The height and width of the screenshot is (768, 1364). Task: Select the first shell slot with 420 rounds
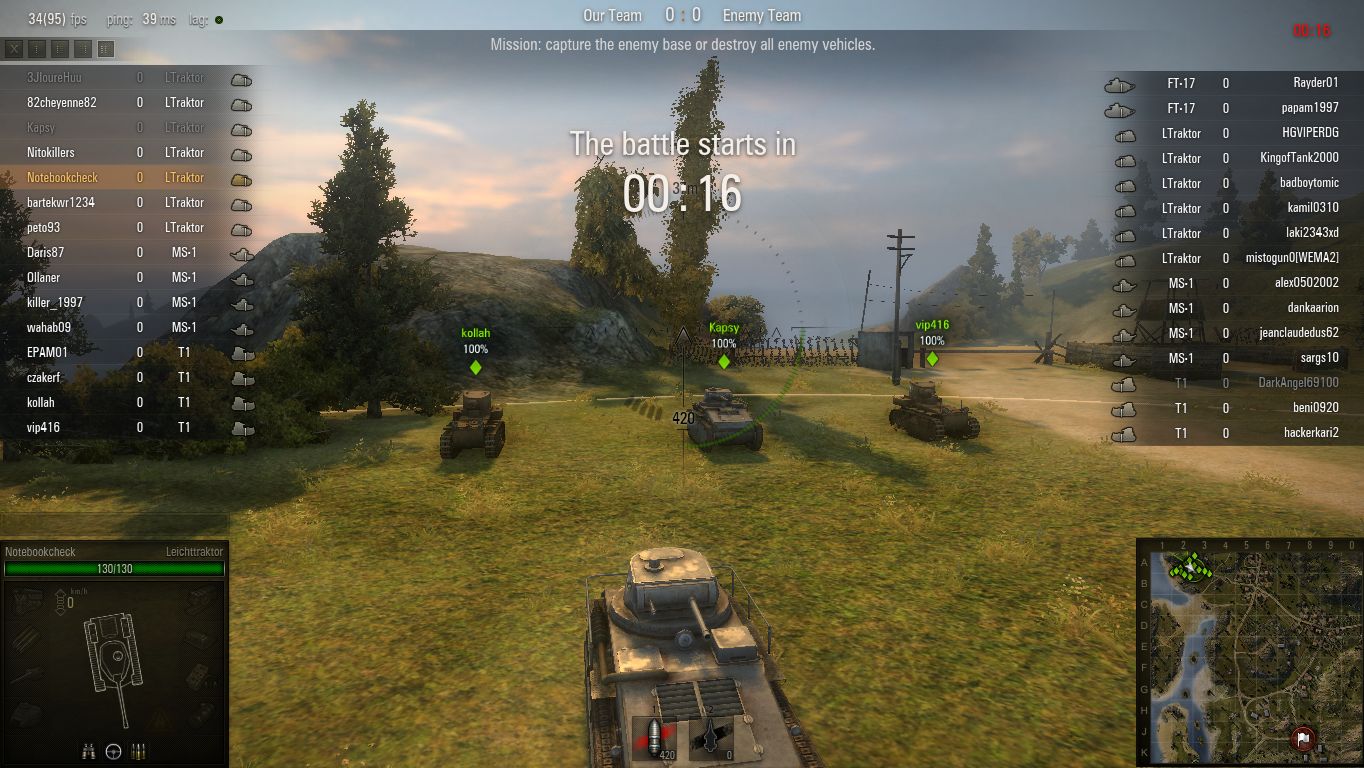(x=655, y=739)
